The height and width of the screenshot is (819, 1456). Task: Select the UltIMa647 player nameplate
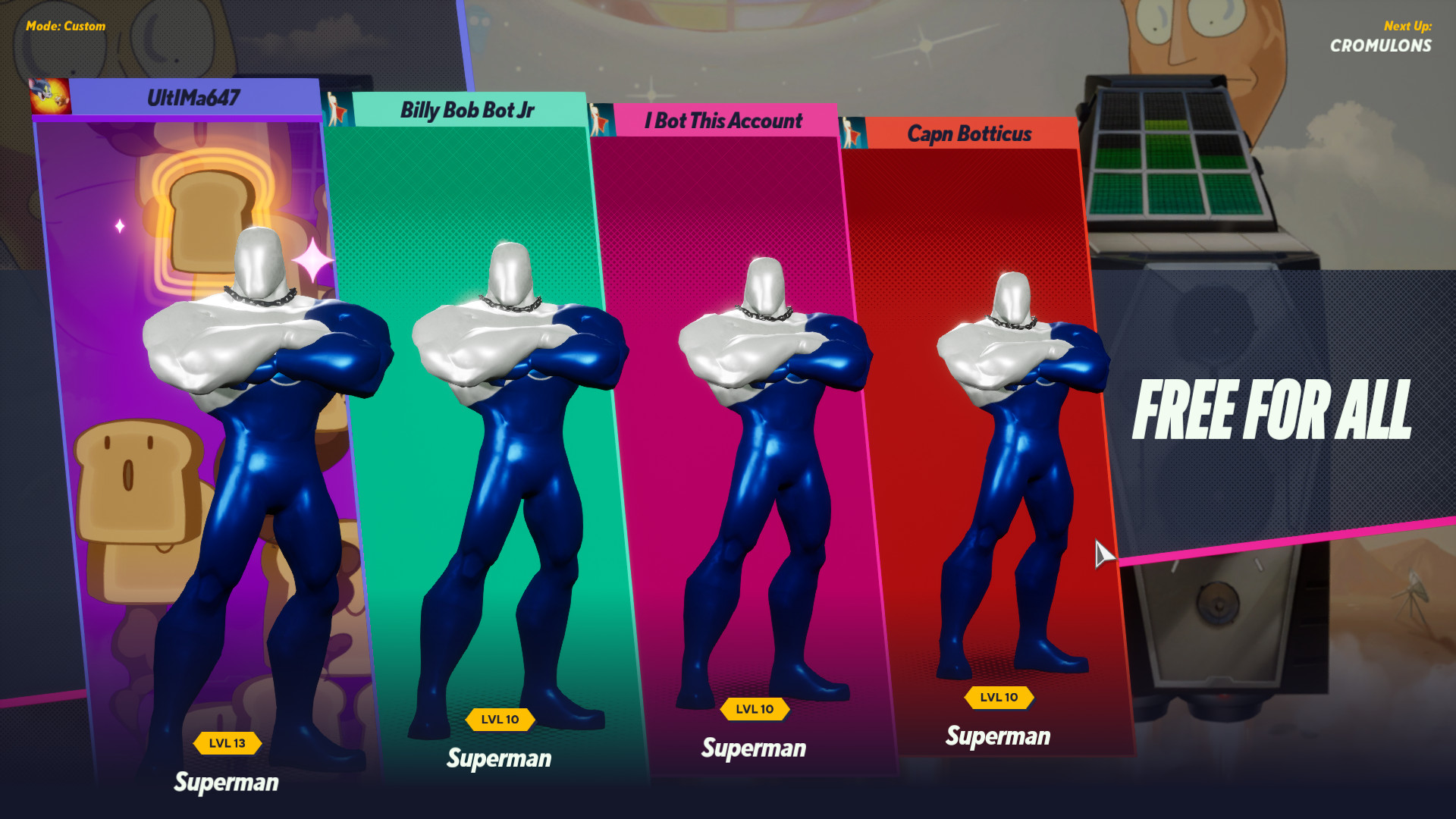click(x=192, y=96)
